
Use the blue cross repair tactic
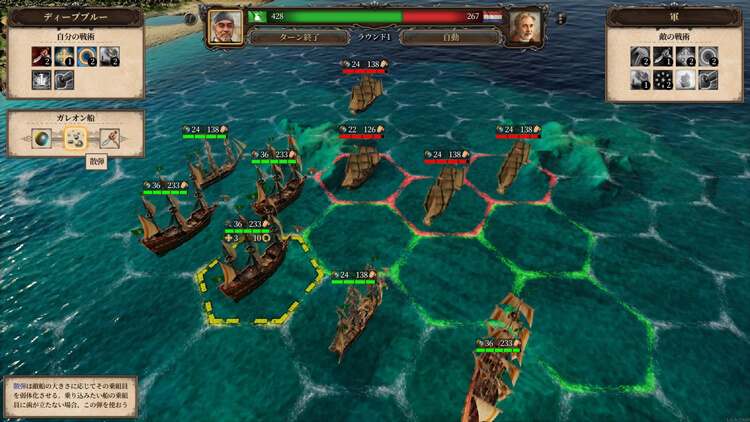(64, 57)
